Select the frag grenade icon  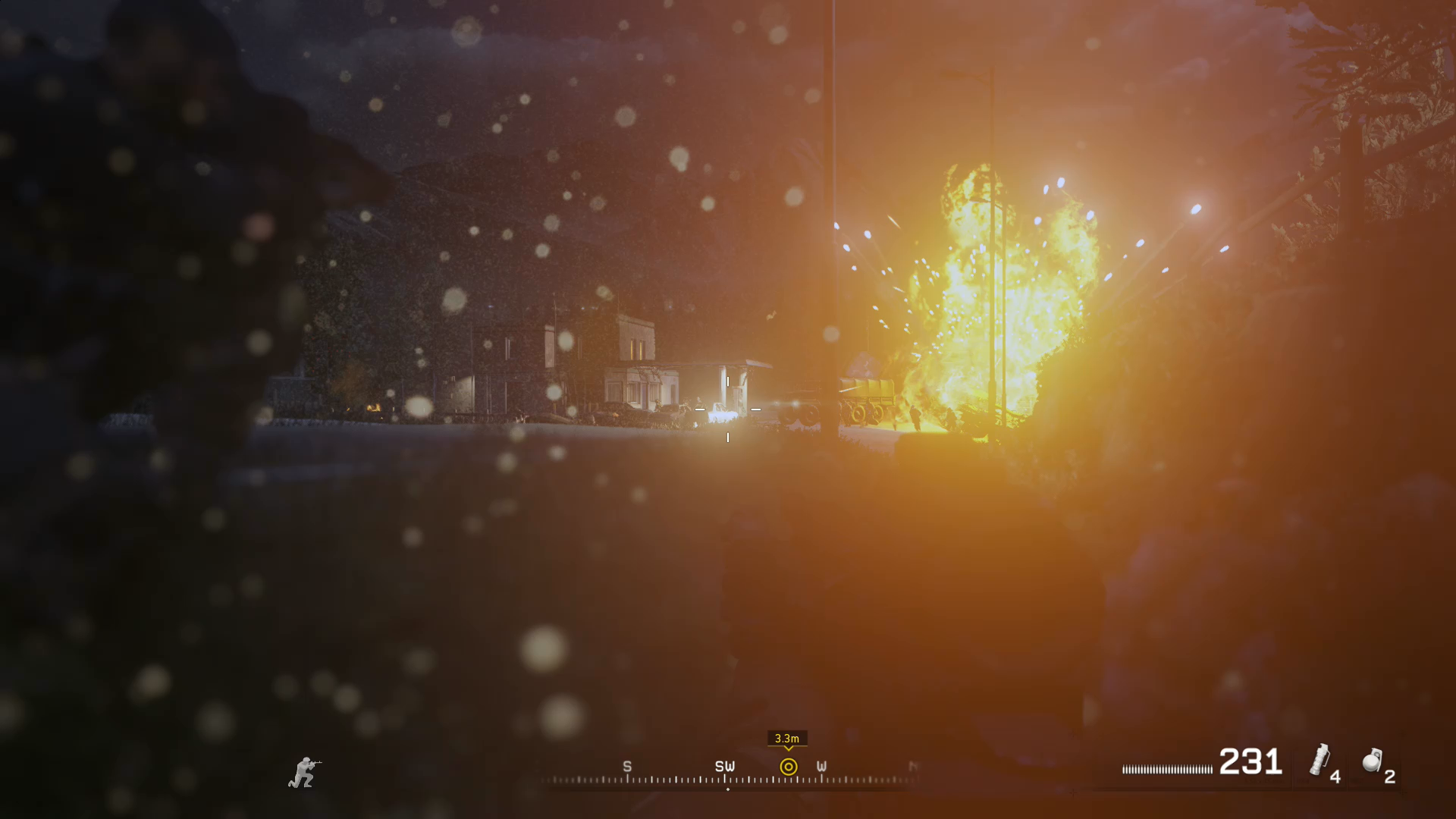pyautogui.click(x=1373, y=761)
